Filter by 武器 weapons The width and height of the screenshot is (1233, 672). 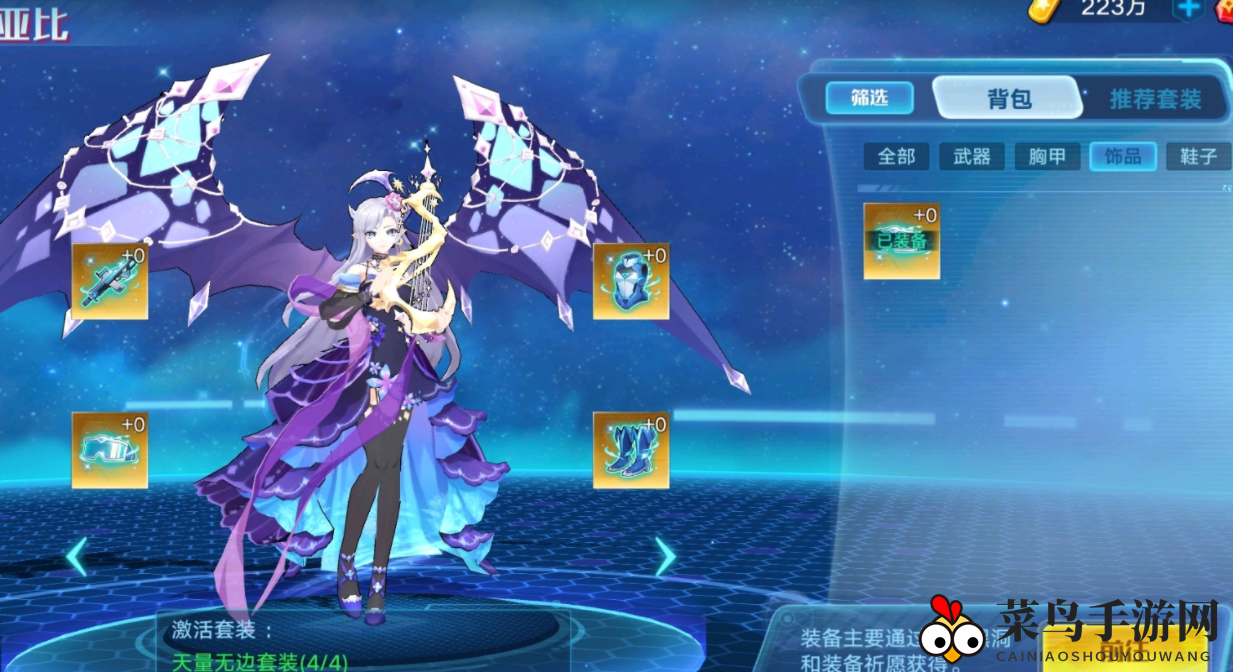[x=971, y=156]
